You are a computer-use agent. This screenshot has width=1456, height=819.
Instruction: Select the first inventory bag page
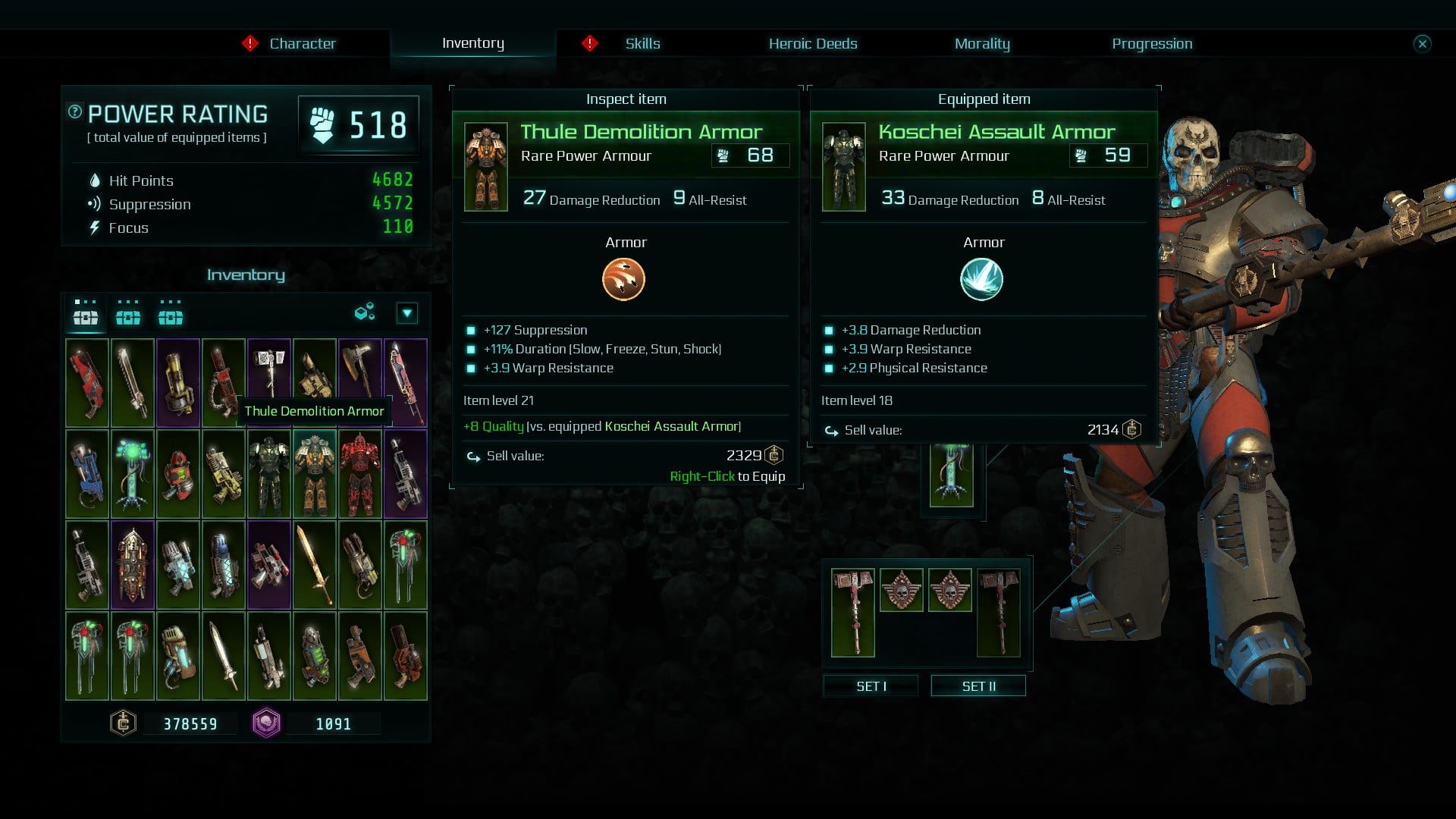tap(85, 313)
